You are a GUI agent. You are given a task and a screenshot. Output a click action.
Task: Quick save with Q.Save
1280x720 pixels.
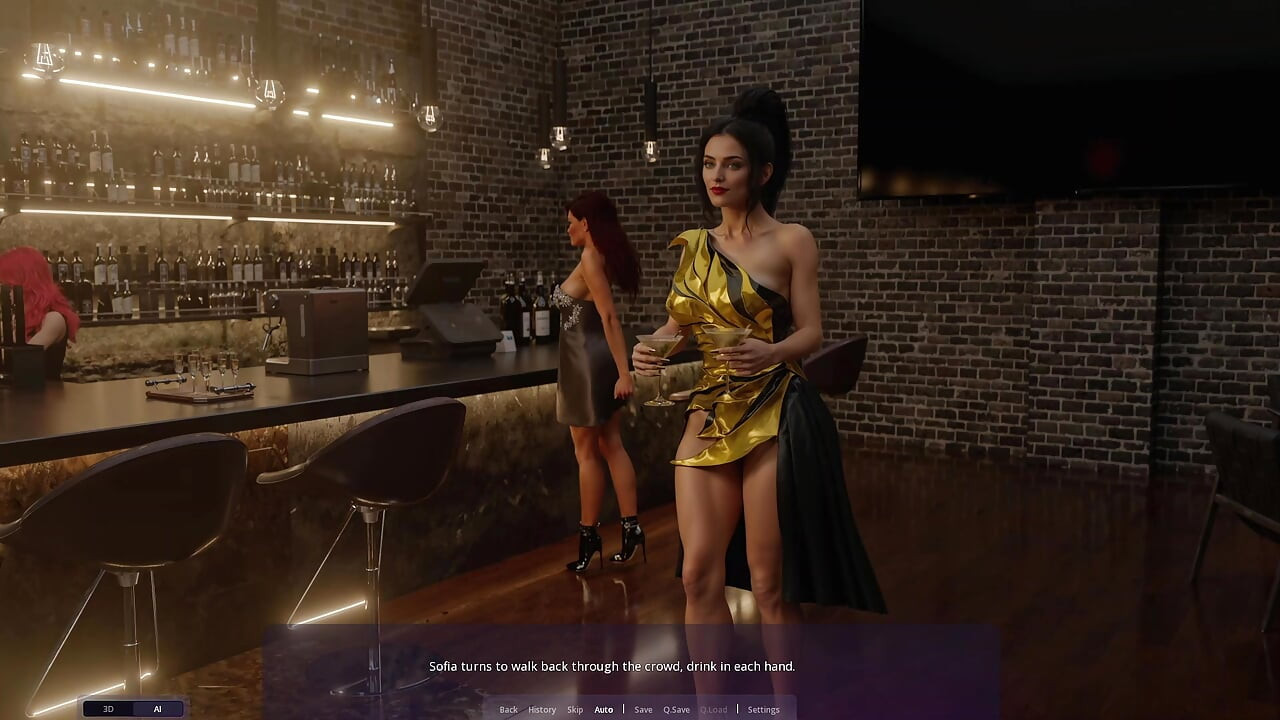pyautogui.click(x=676, y=710)
